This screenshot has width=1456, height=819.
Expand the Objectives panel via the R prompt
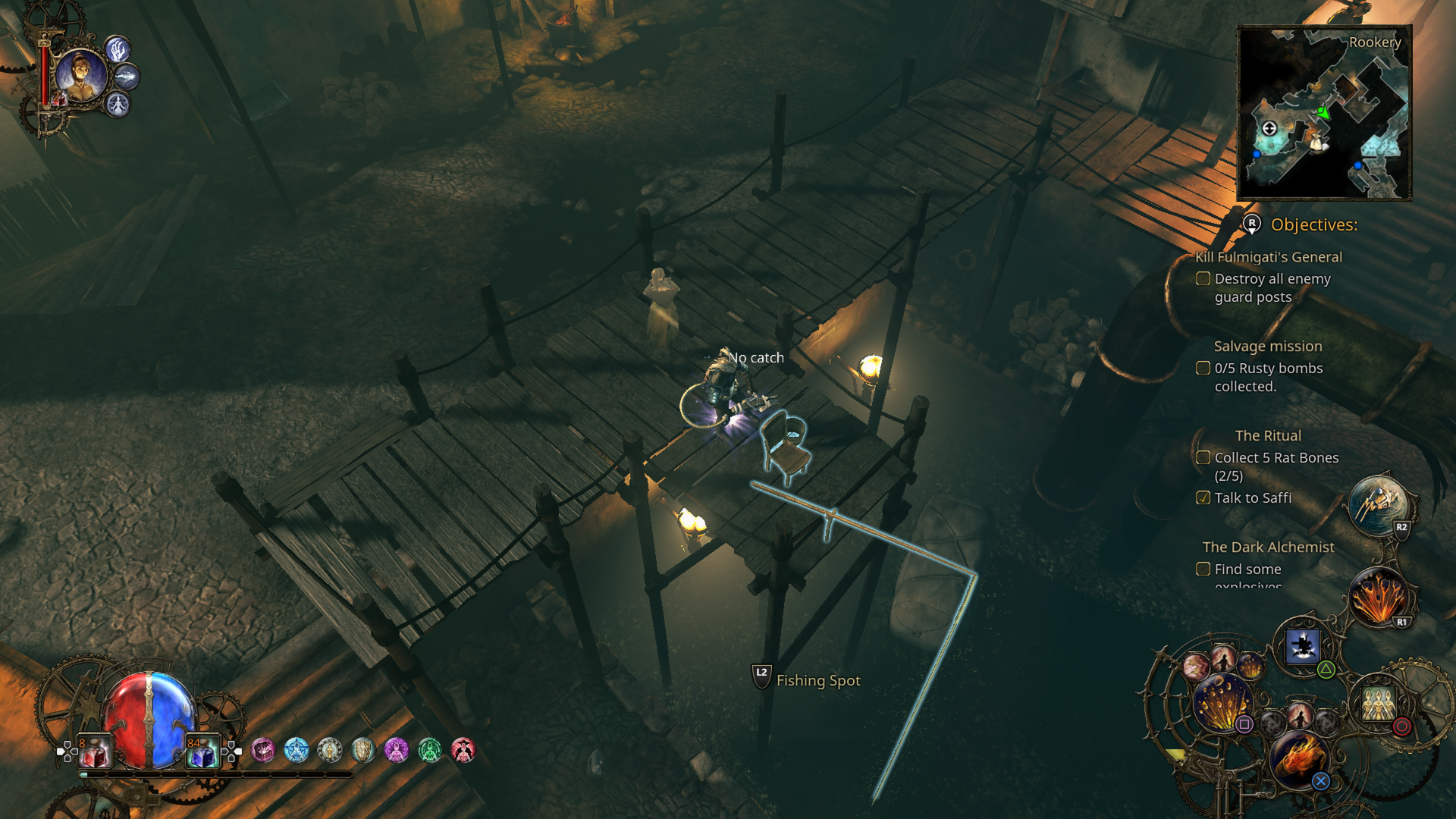tap(1251, 224)
